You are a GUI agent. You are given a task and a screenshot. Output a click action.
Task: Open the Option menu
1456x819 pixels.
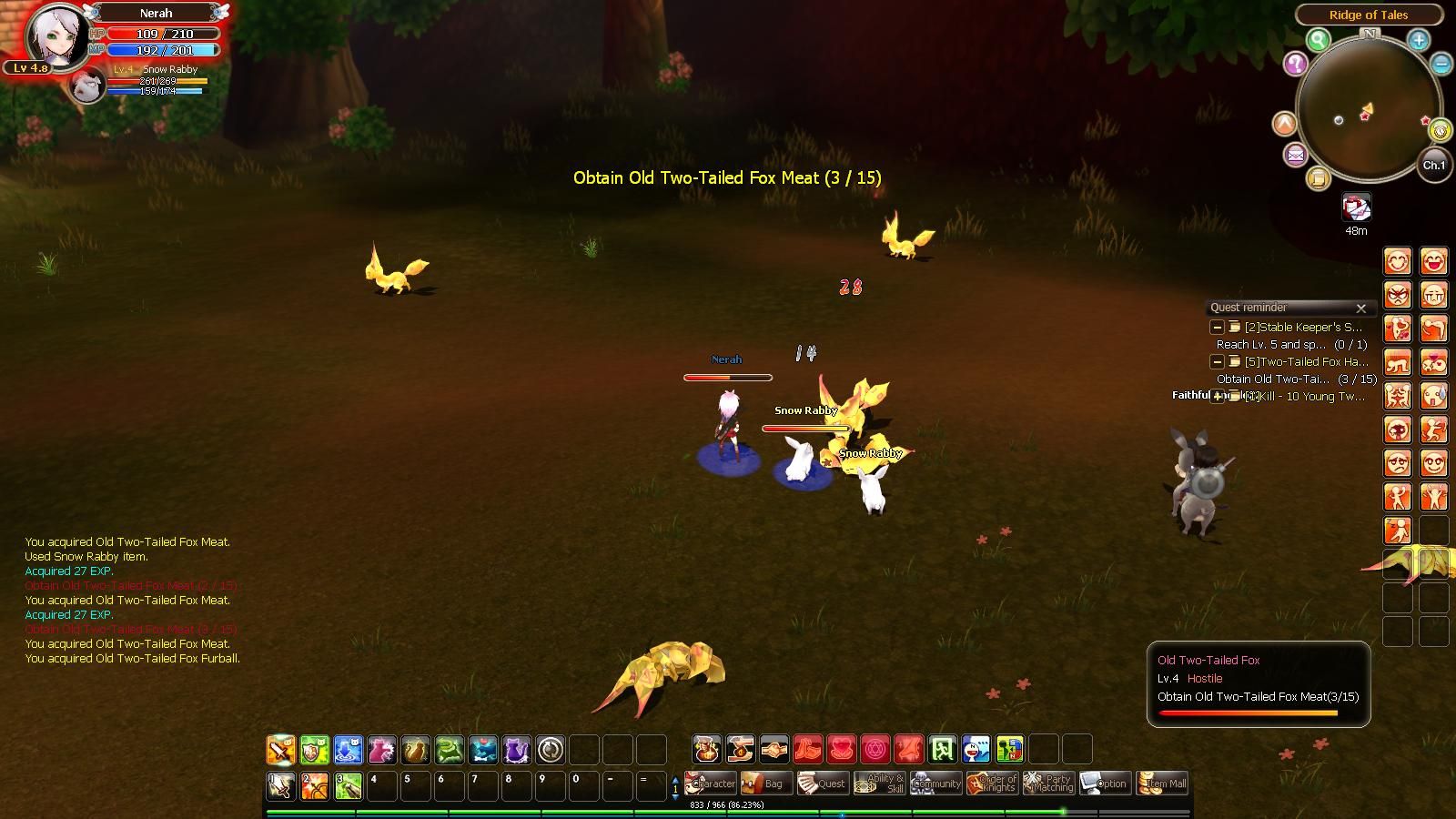pos(1105,784)
